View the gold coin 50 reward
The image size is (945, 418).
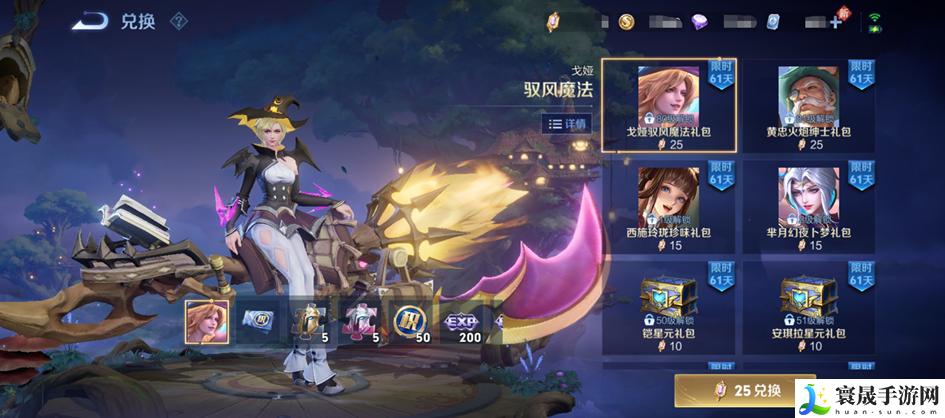tap(409, 320)
